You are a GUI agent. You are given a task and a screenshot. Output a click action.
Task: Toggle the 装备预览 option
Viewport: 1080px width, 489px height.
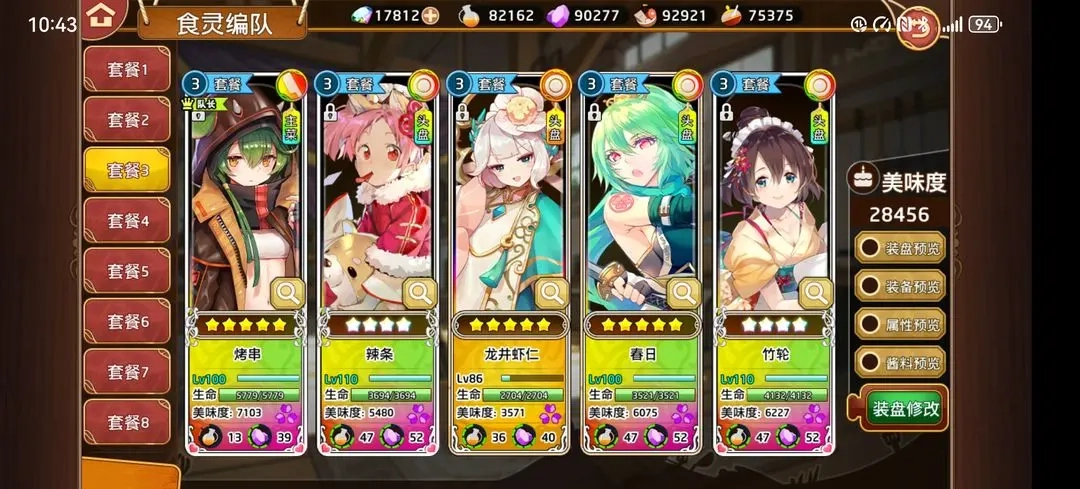[x=900, y=287]
